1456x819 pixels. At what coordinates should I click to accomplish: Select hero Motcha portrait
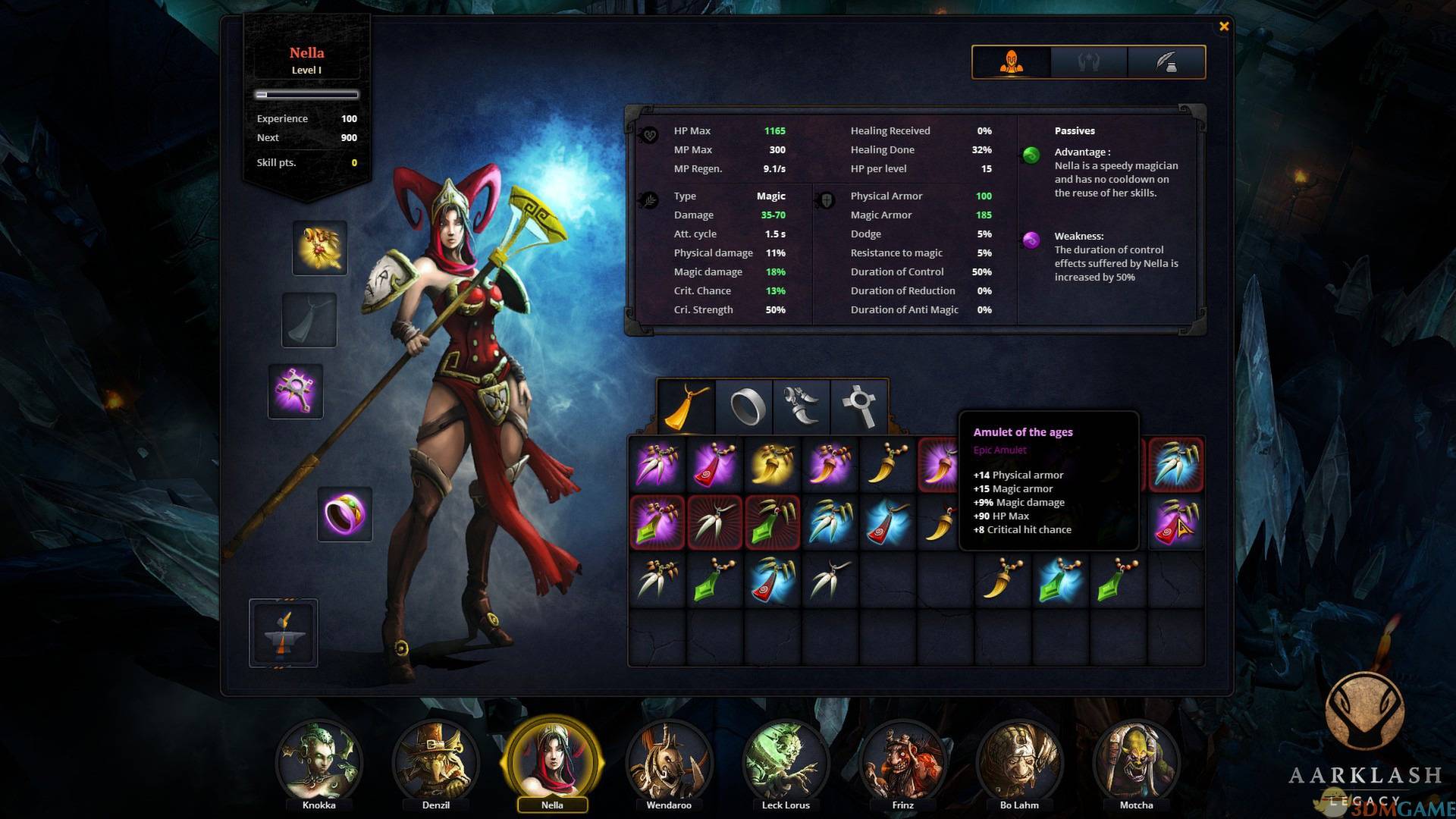(1136, 762)
